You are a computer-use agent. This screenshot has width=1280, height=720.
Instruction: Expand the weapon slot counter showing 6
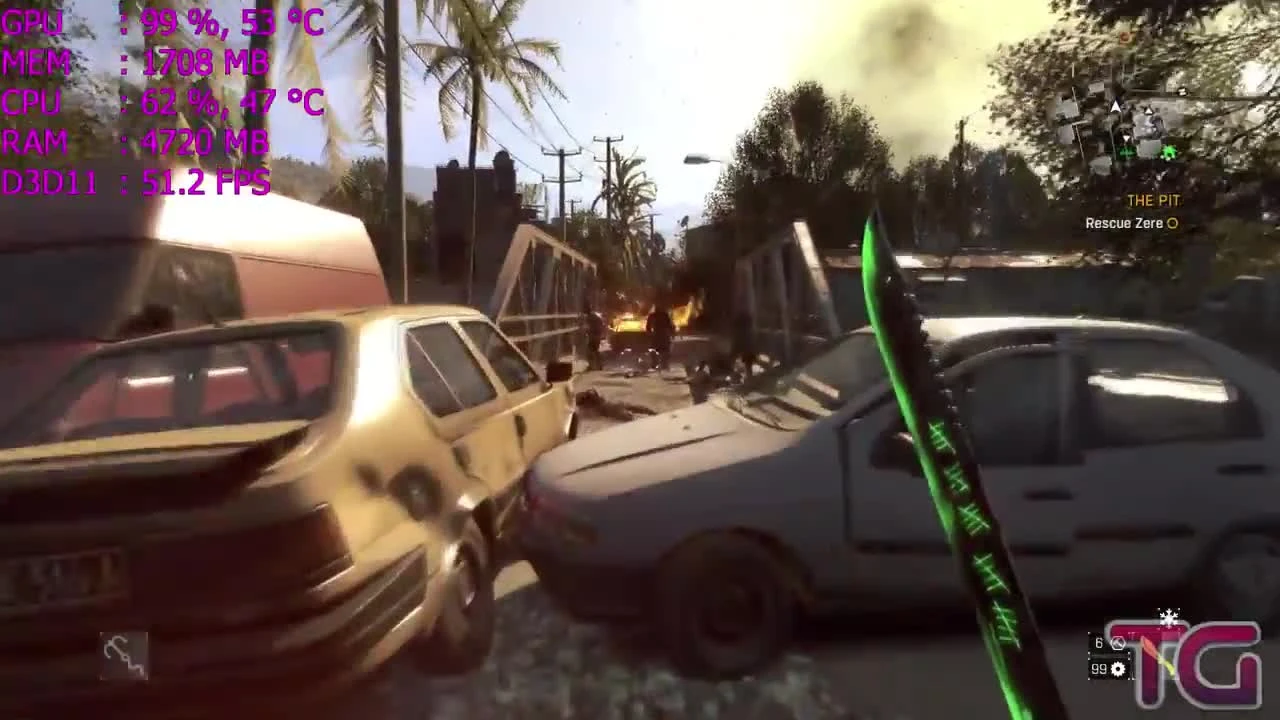click(1100, 642)
